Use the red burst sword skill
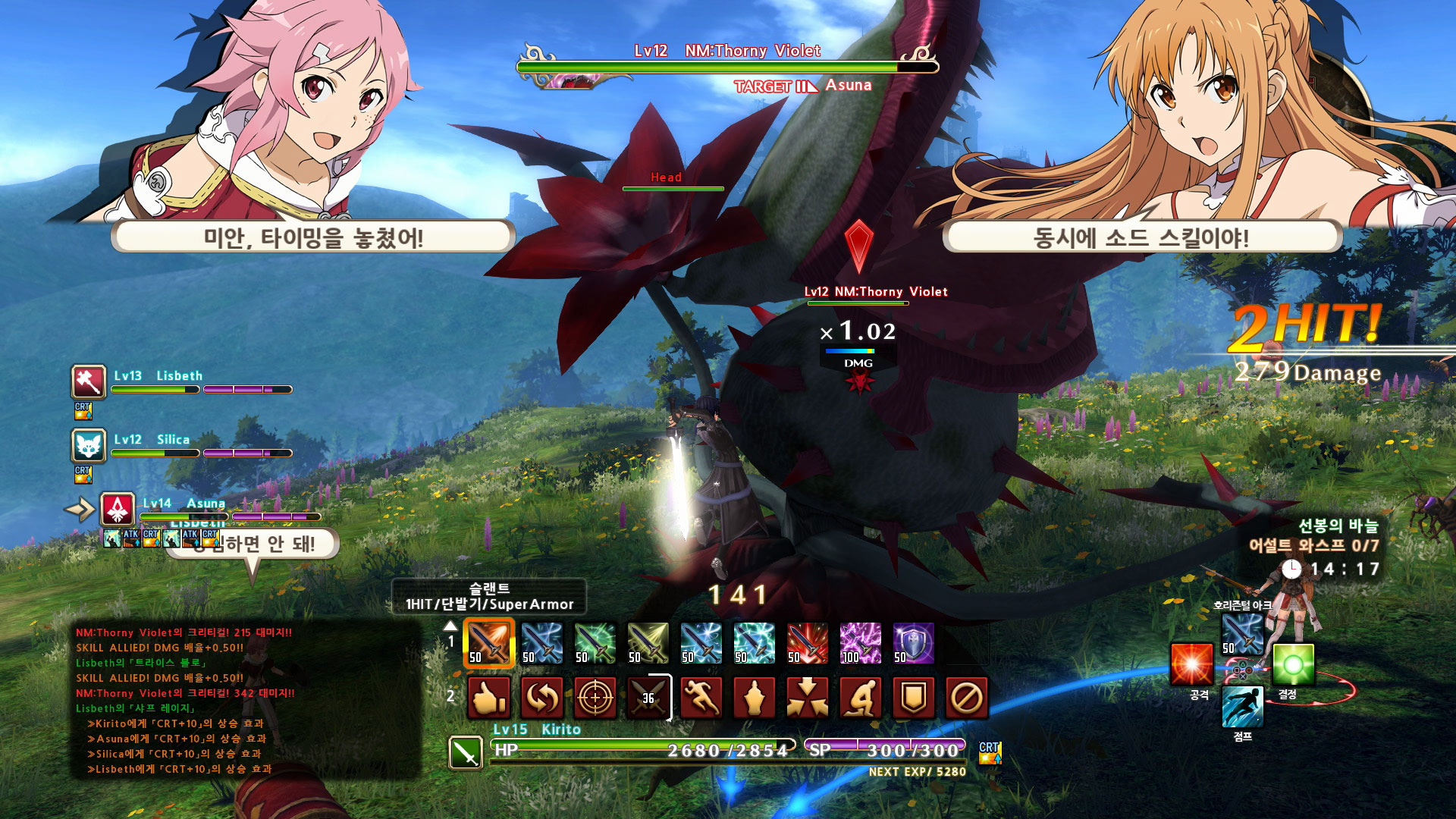 [x=808, y=643]
